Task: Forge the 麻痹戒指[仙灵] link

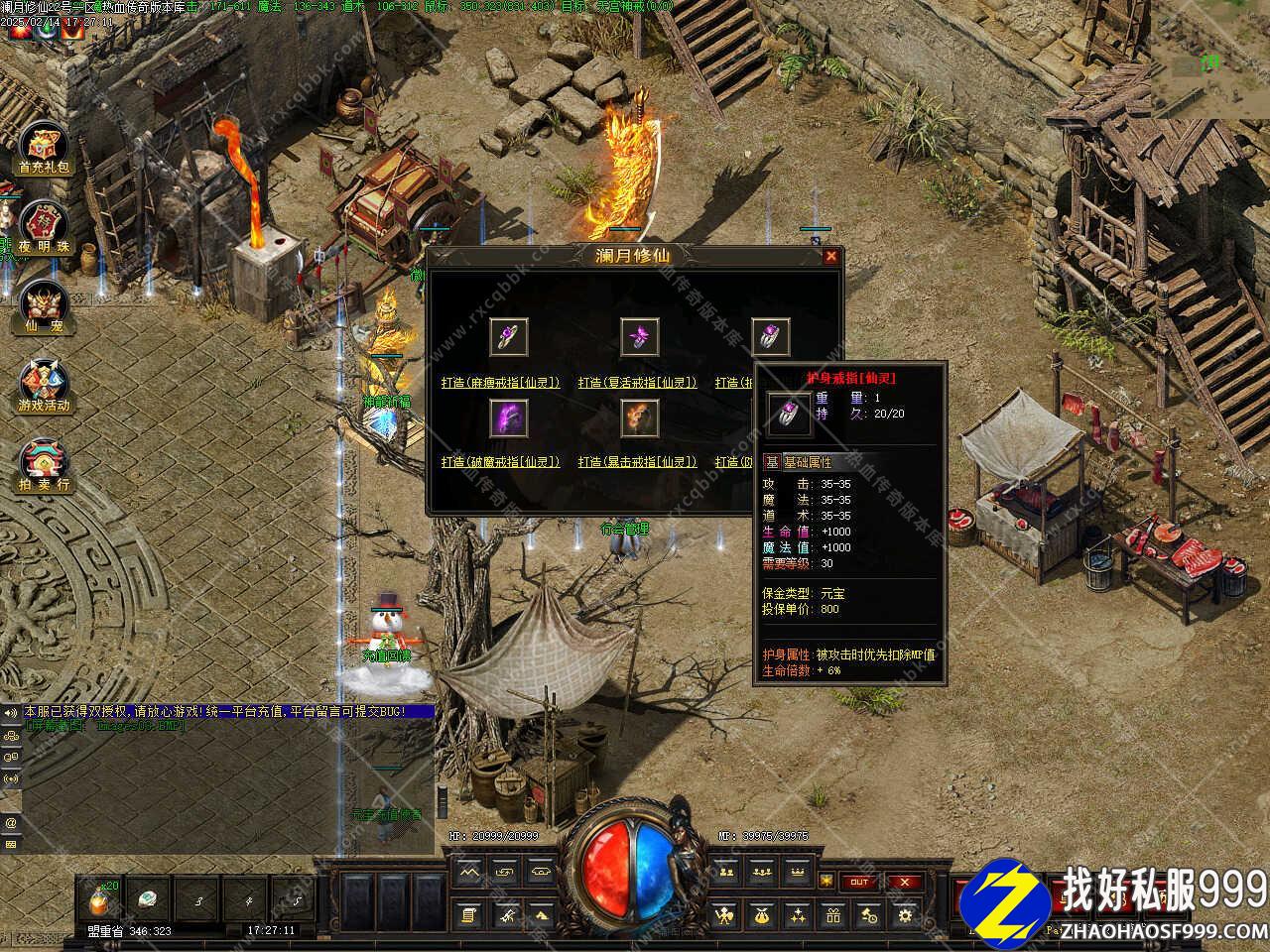Action: (x=501, y=382)
